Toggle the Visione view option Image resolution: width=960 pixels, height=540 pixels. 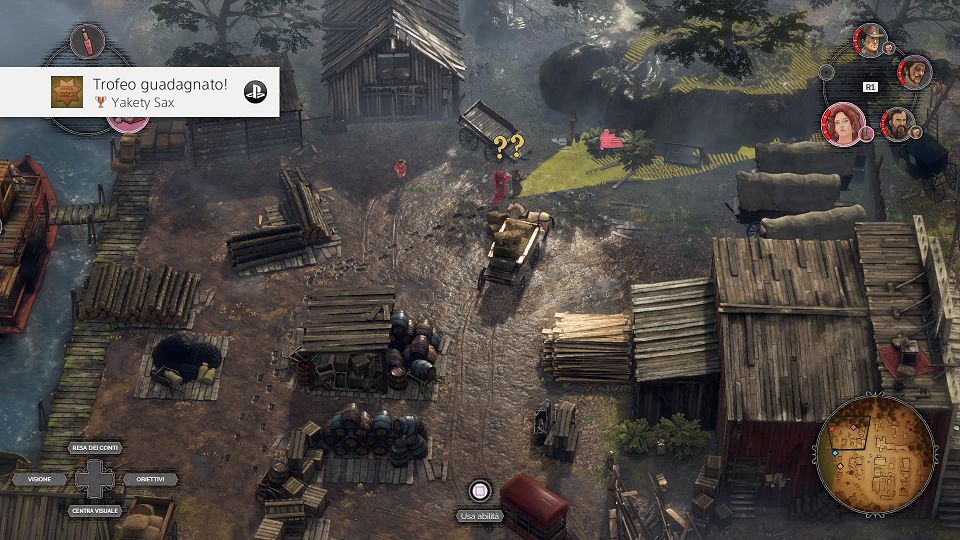click(39, 480)
